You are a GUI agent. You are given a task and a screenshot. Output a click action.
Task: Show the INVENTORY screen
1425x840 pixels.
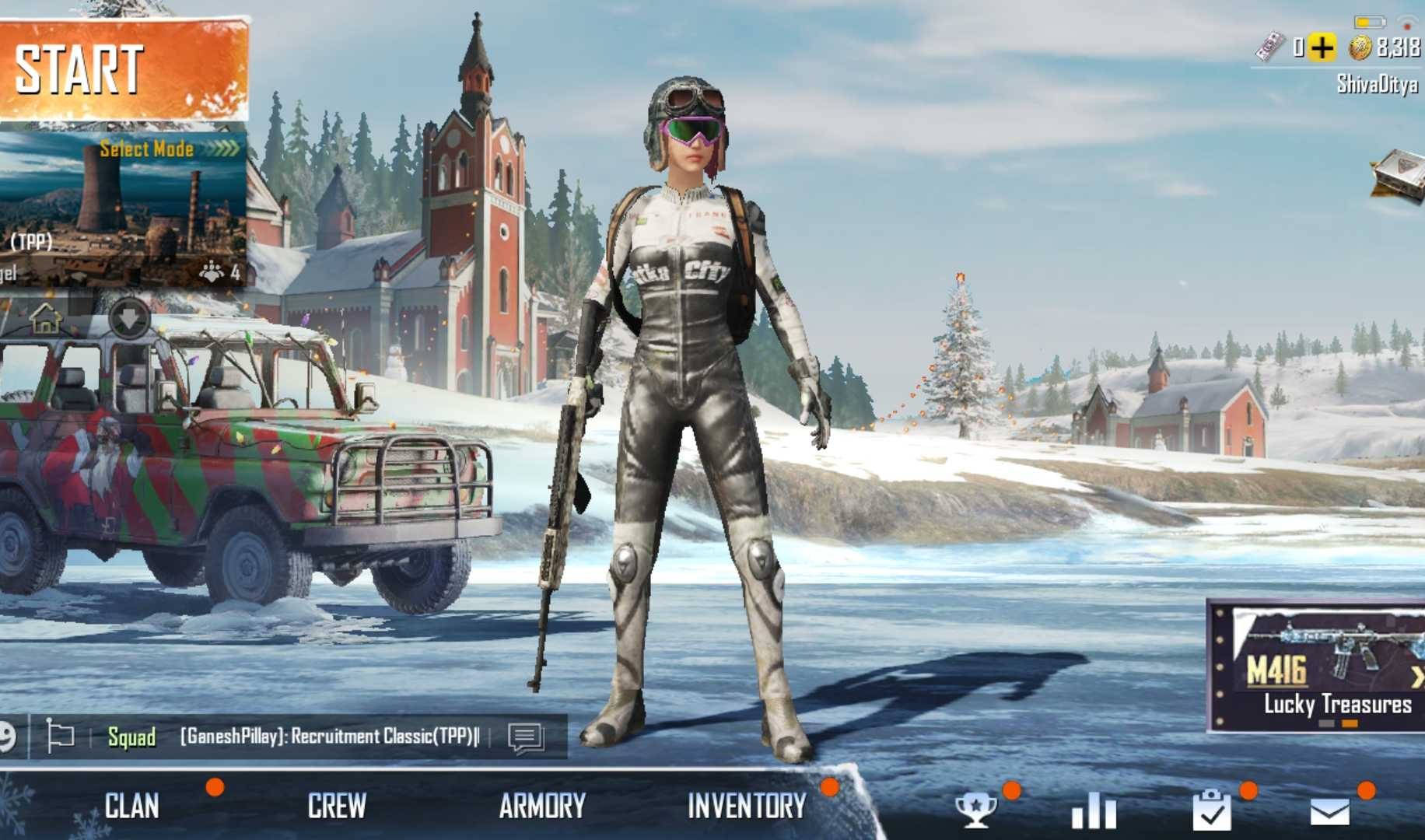pos(747,807)
